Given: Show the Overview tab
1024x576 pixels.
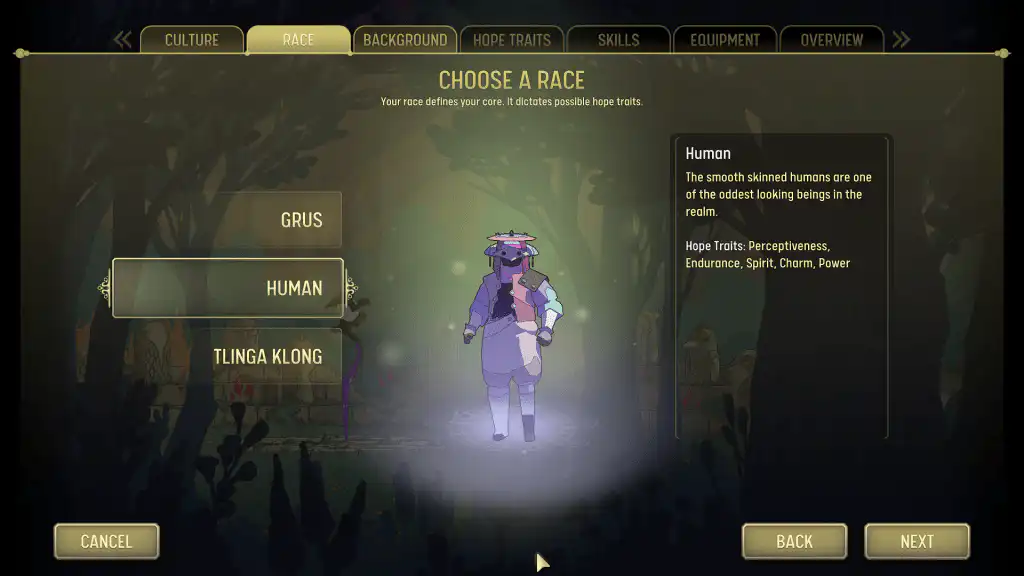Looking at the screenshot, I should (x=831, y=40).
